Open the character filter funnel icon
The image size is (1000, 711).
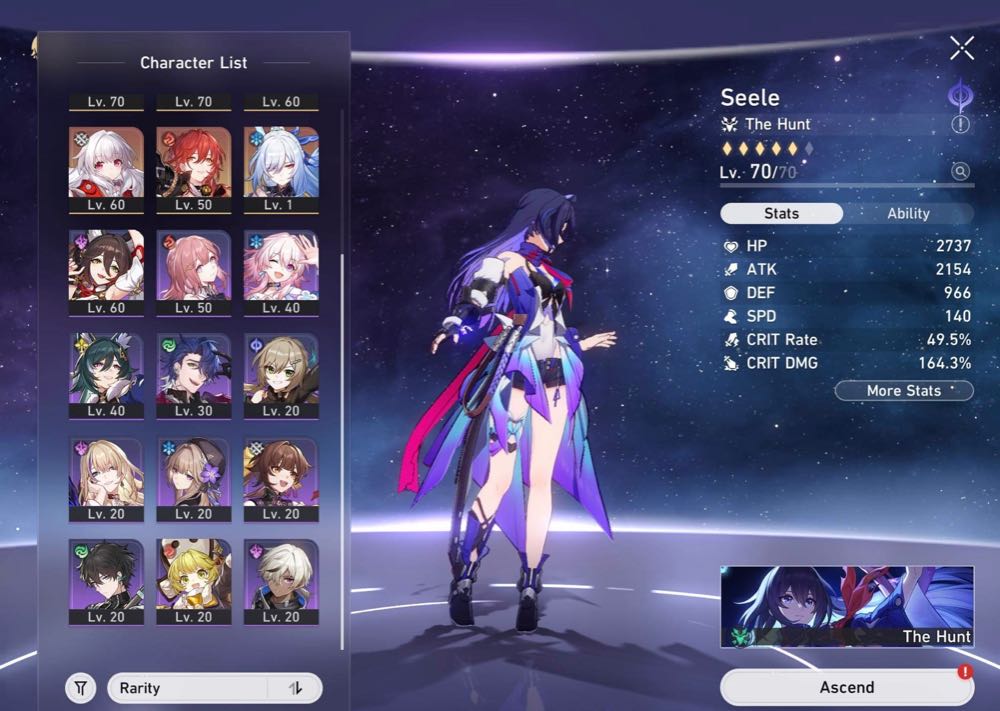click(81, 688)
